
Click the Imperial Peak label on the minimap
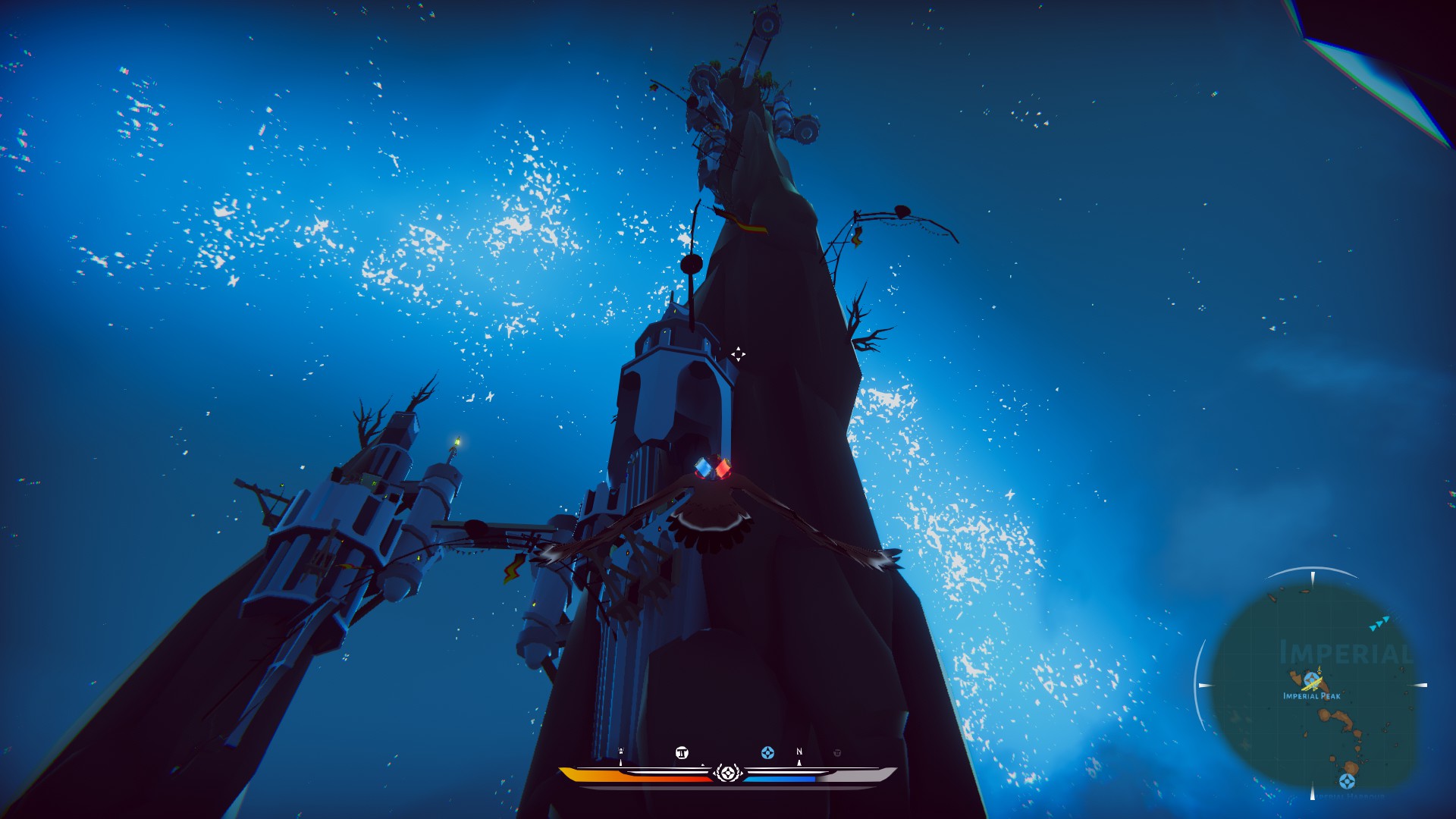(1311, 696)
